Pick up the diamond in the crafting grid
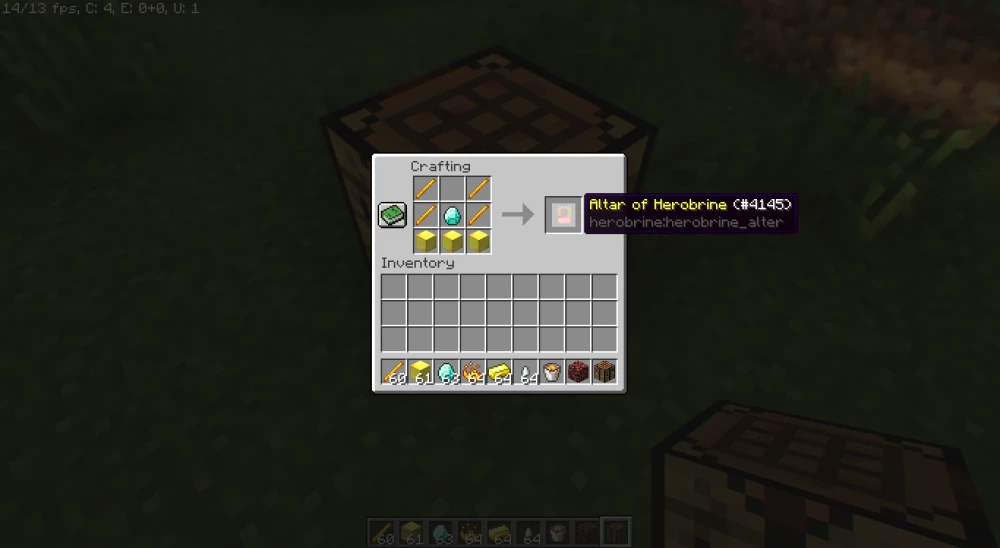The height and width of the screenshot is (548, 1000). [452, 214]
